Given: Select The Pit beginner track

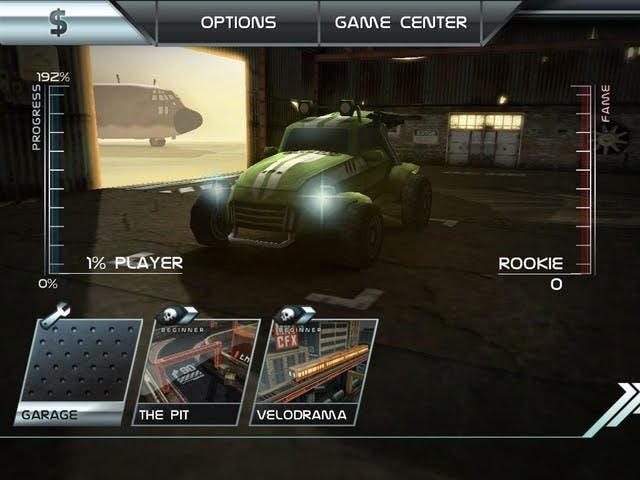Looking at the screenshot, I should (196, 372).
